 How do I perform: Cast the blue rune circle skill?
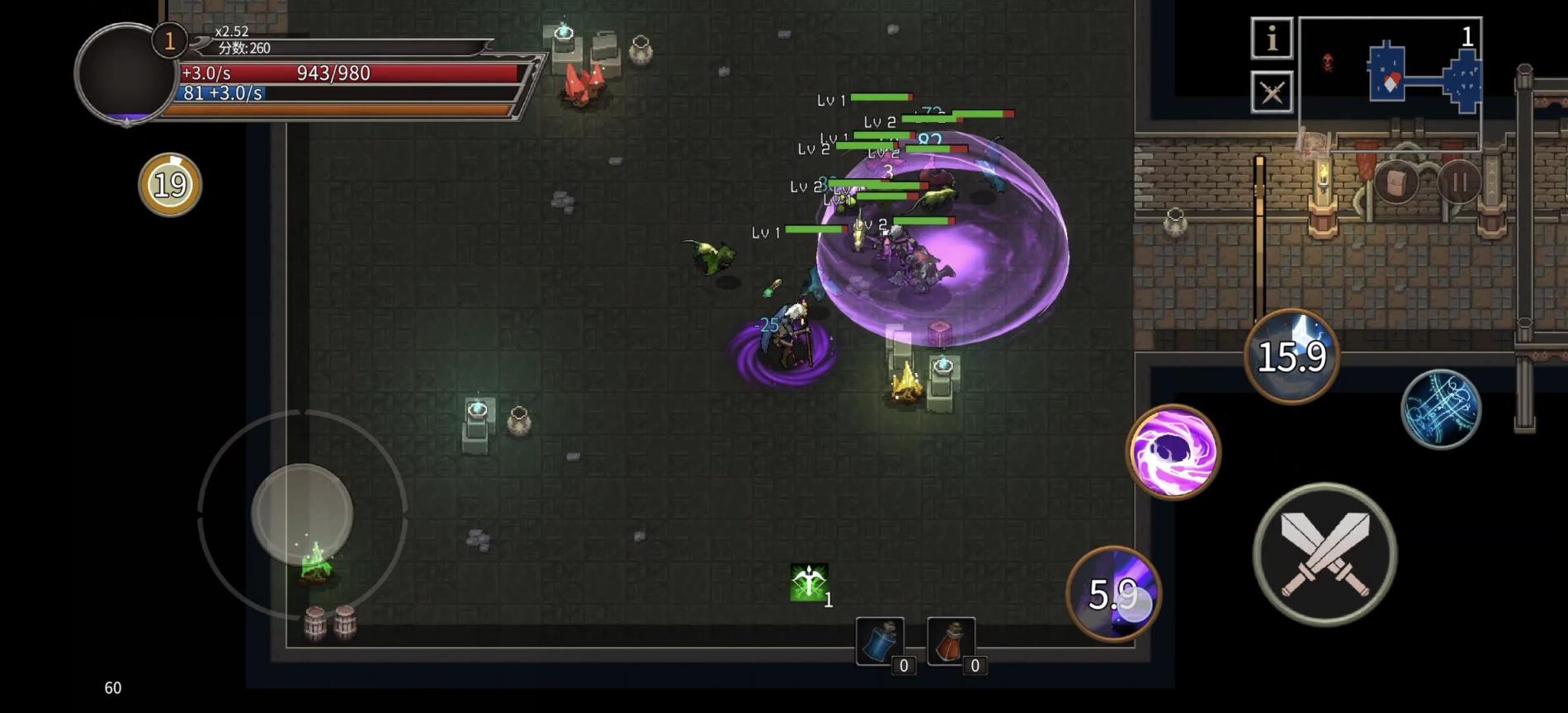(1441, 409)
